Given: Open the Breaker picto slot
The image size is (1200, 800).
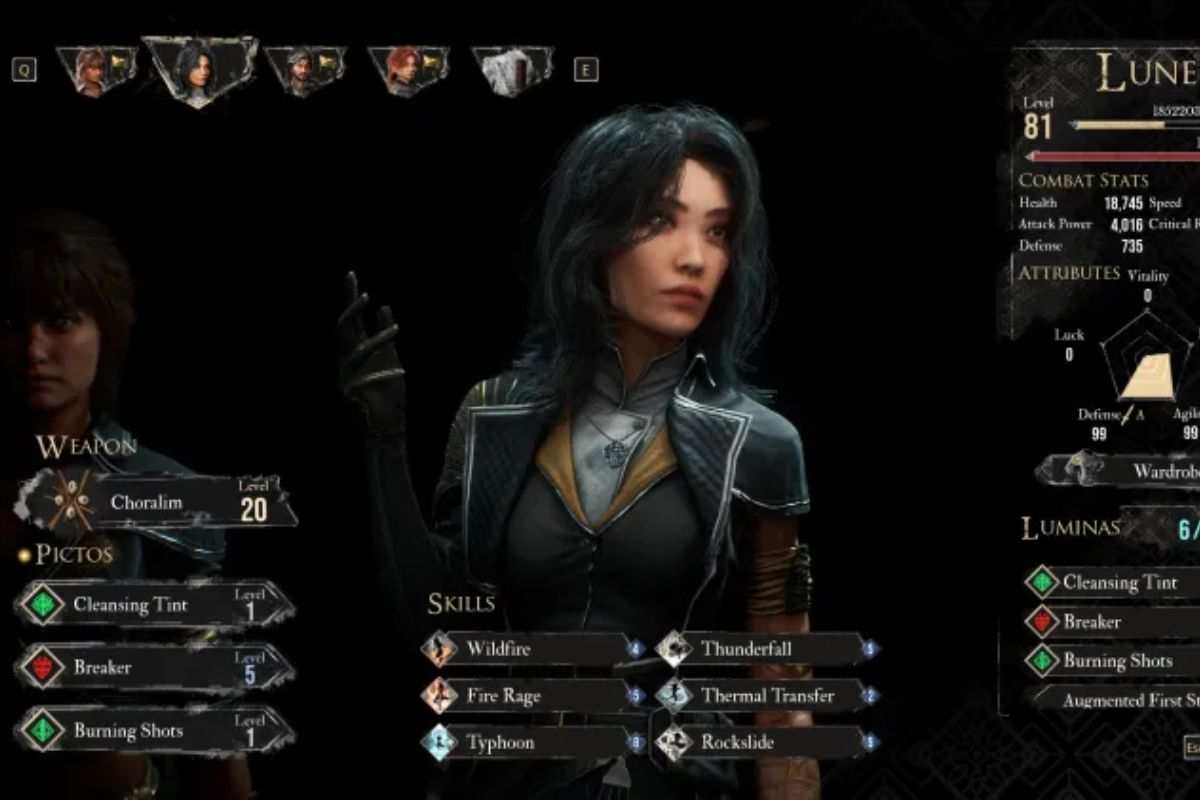Looking at the screenshot, I should 155,667.
